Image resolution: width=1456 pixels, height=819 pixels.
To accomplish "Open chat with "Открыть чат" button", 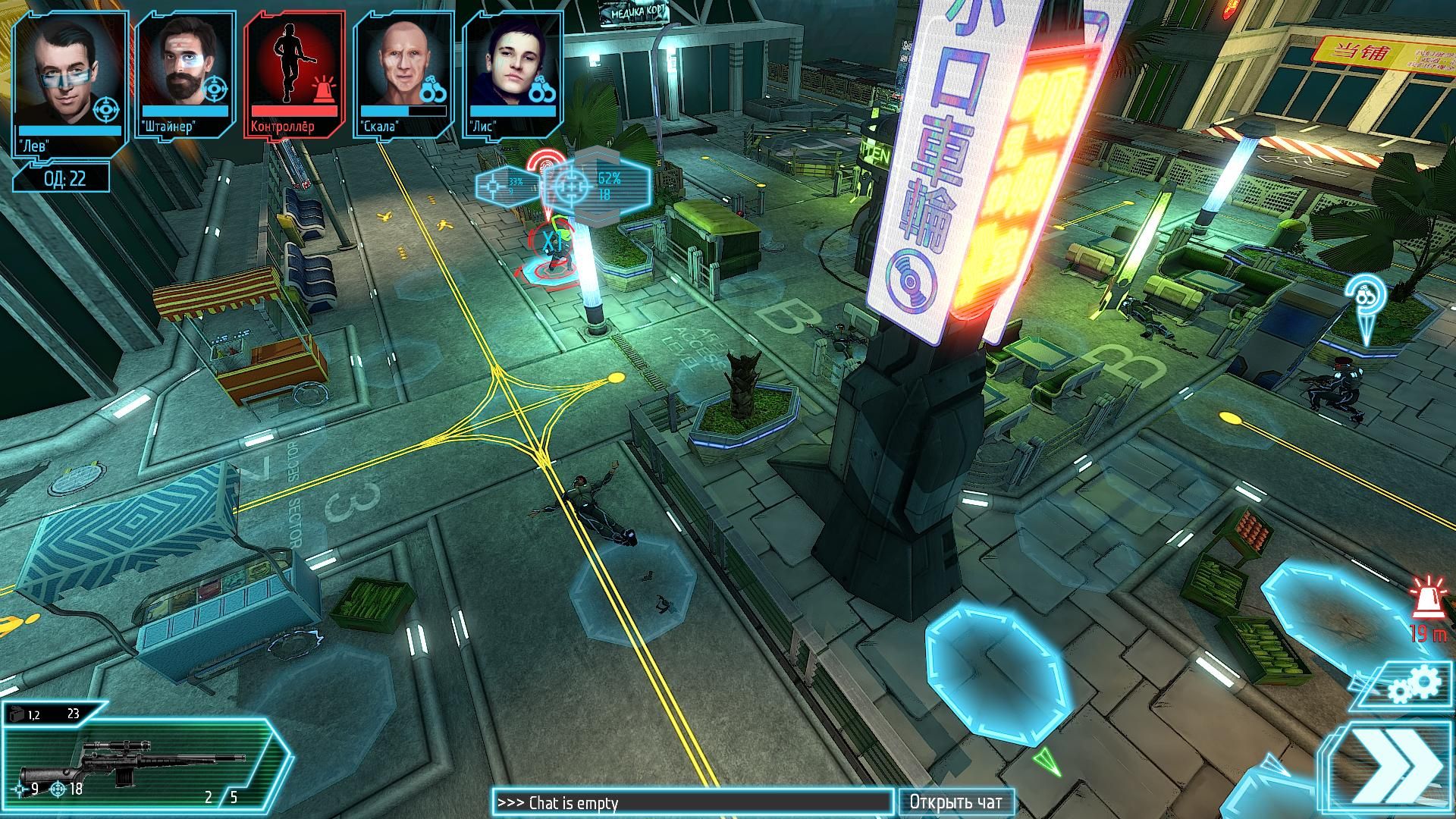I will (x=955, y=802).
